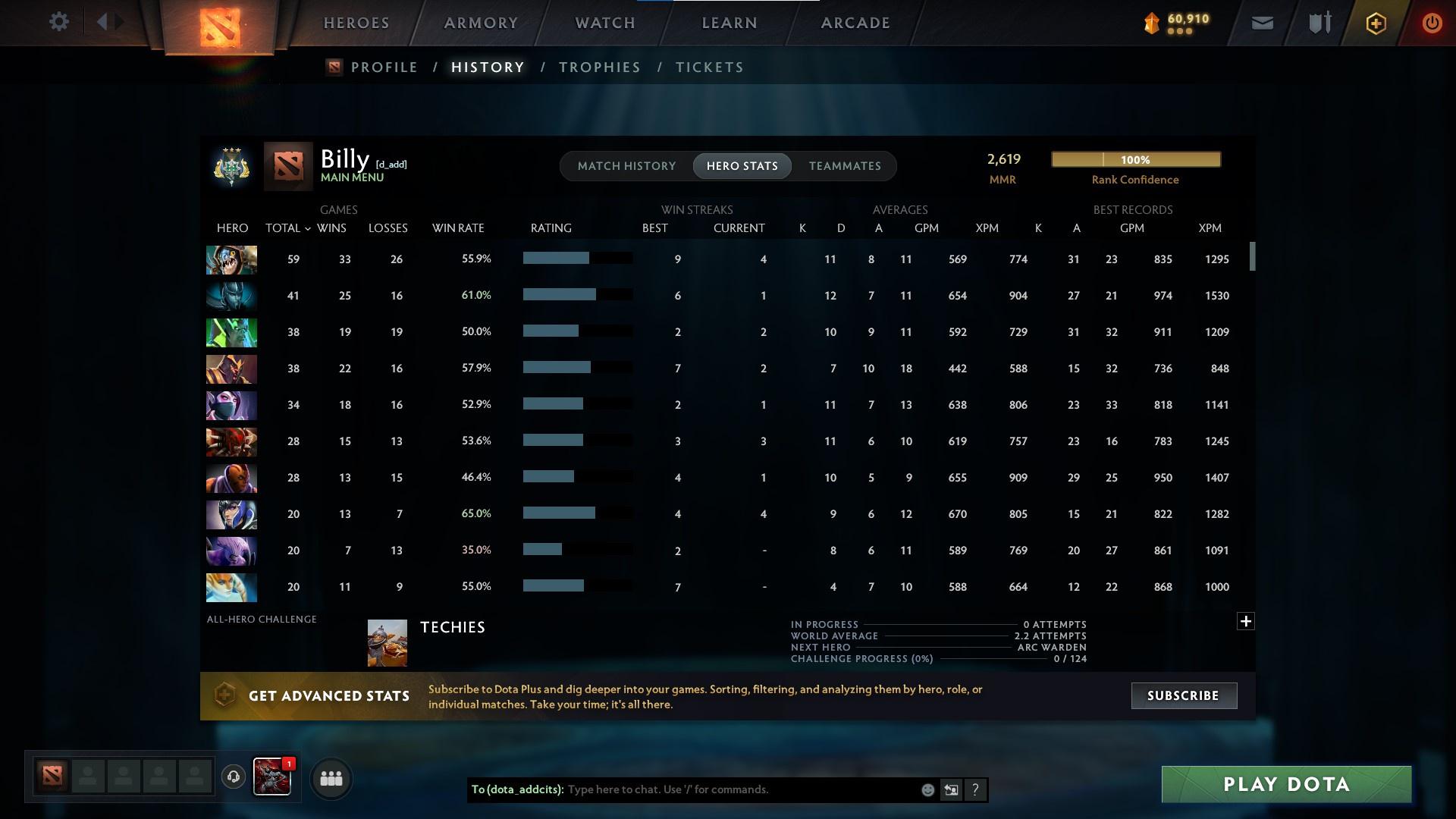Viewport: 1456px width, 819px height.
Task: Click the chat help question mark icon
Action: tap(975, 789)
